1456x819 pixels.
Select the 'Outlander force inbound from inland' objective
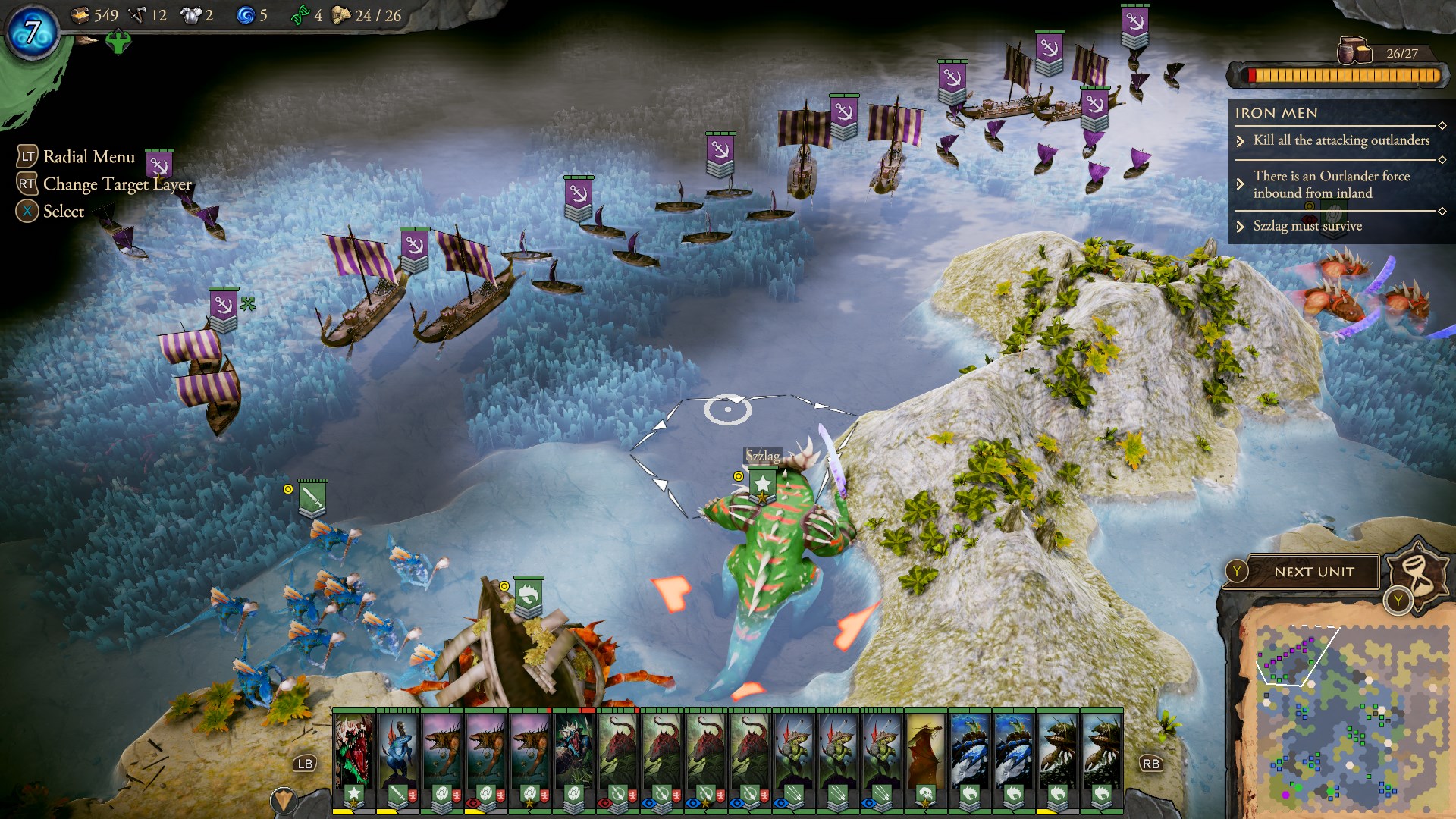[1331, 184]
